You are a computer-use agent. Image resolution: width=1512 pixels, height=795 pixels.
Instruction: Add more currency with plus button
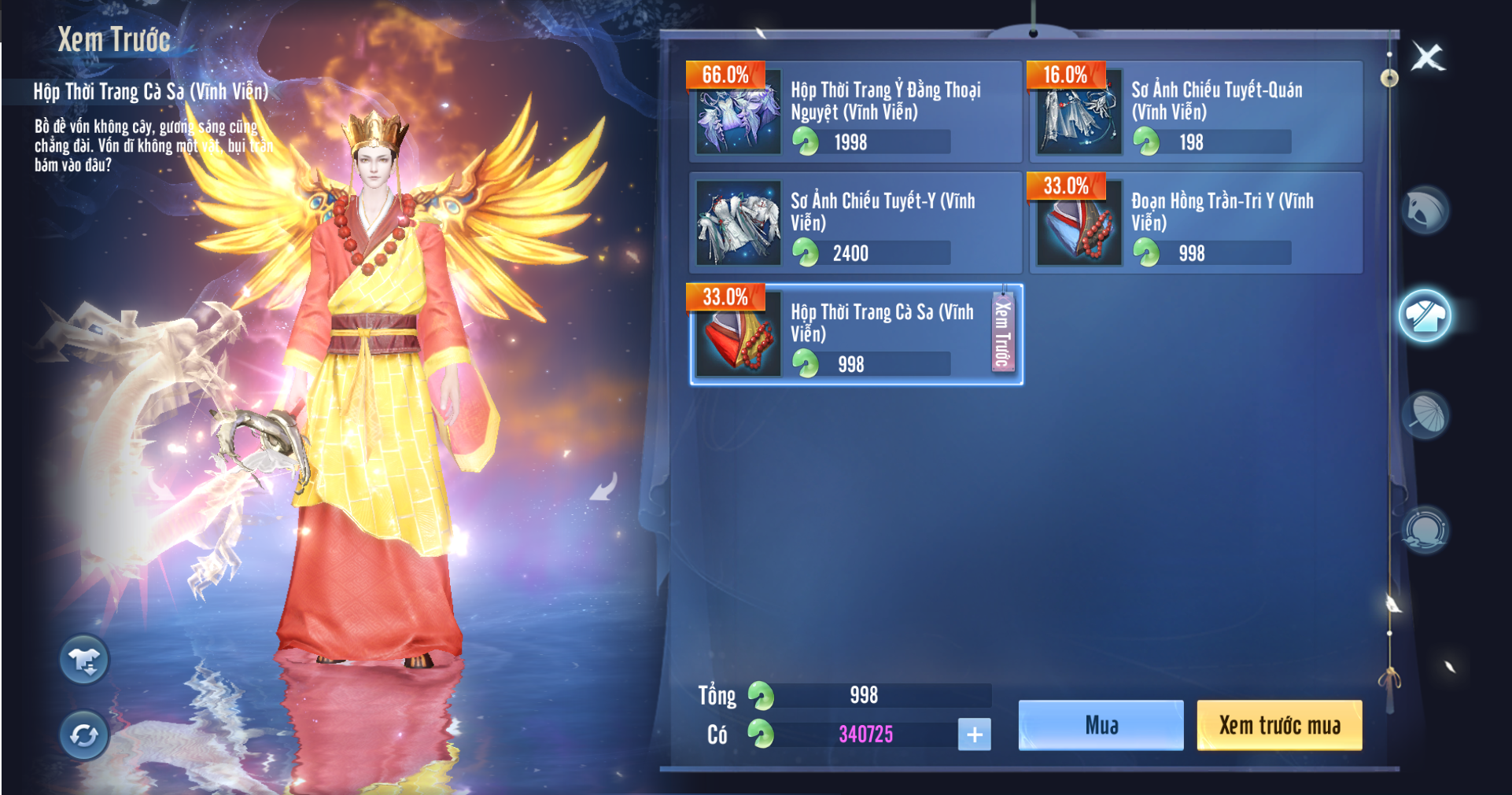coord(974,734)
